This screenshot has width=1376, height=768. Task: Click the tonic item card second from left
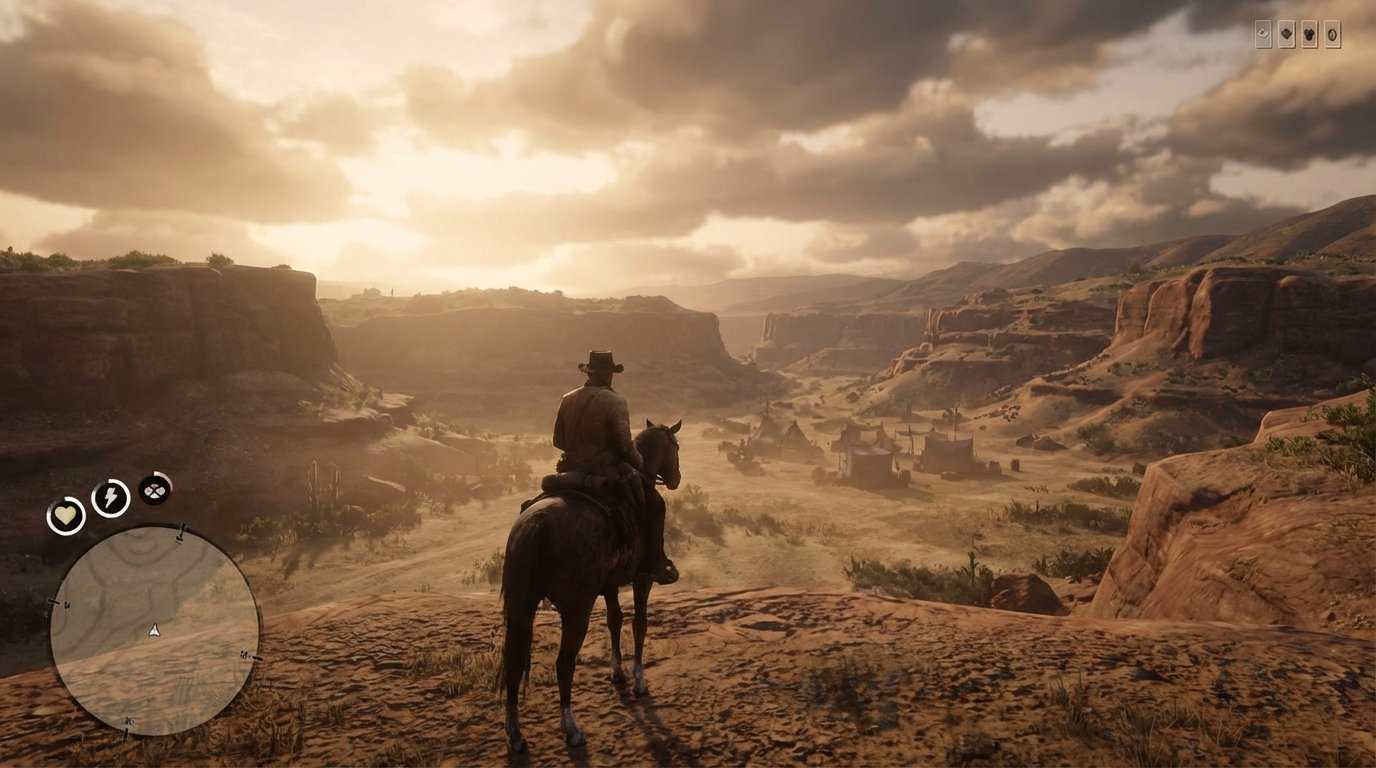(x=1286, y=33)
